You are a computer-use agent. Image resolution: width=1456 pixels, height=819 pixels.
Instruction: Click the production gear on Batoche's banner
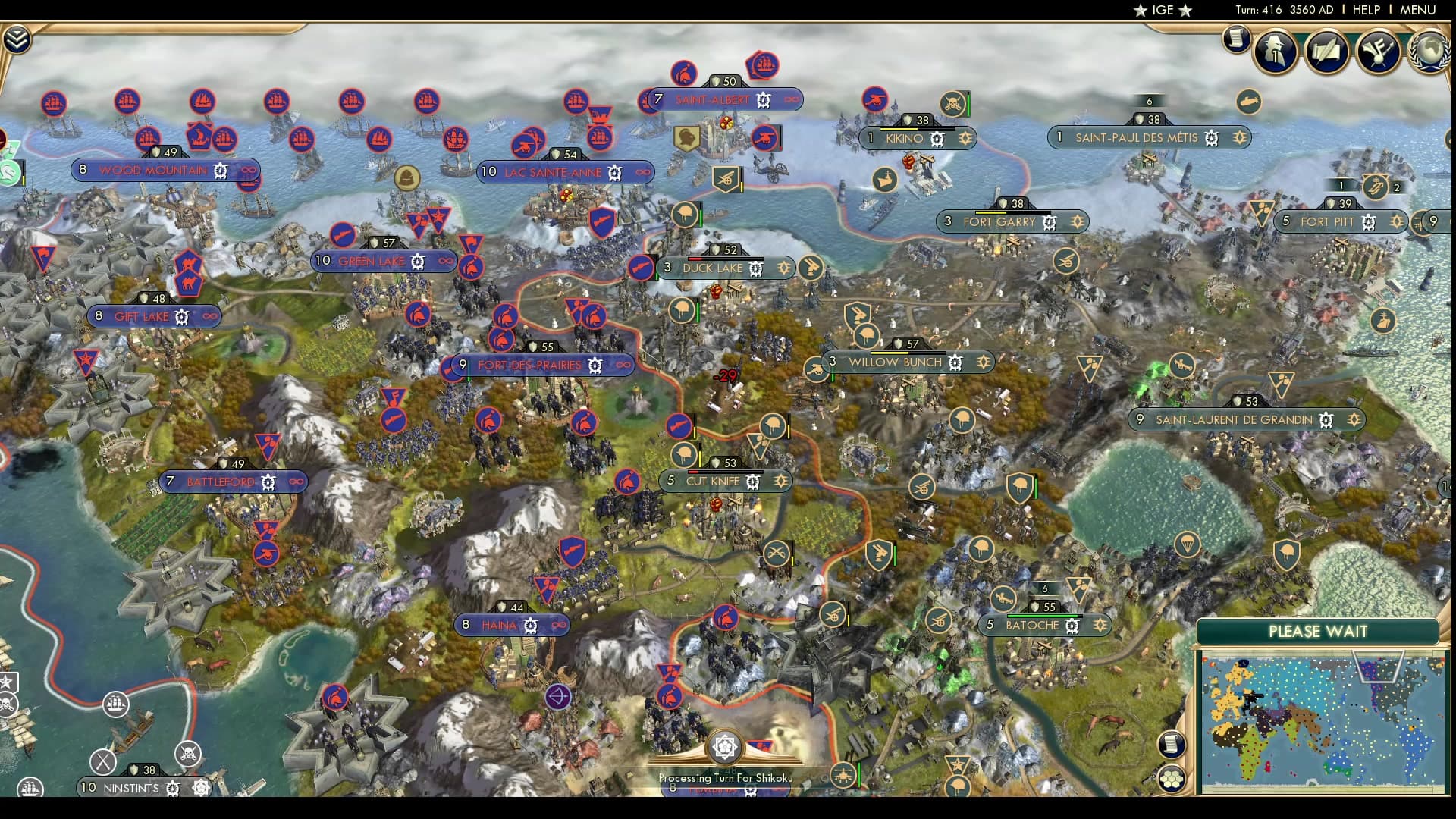1073,626
